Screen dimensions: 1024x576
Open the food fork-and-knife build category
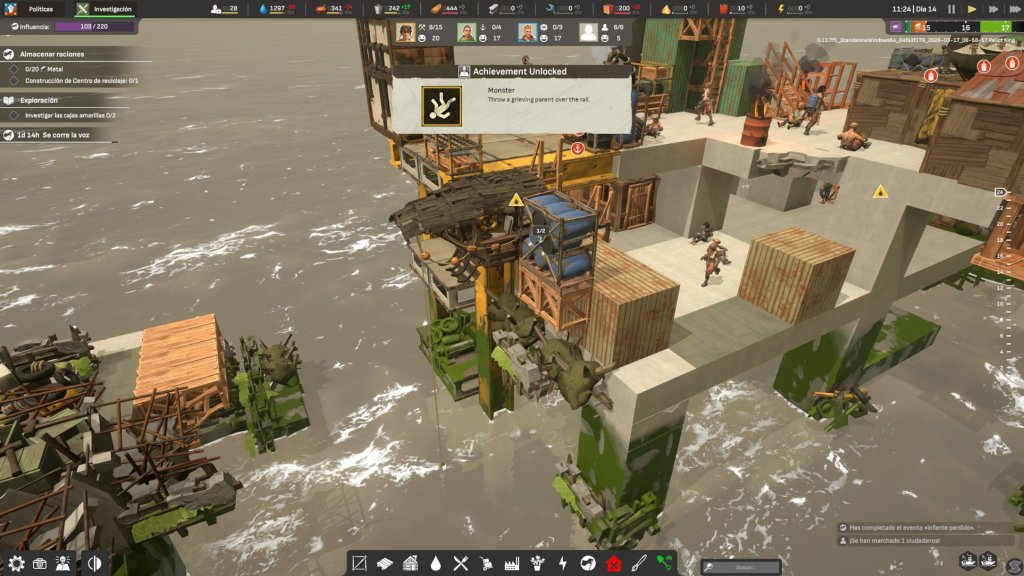coord(461,563)
